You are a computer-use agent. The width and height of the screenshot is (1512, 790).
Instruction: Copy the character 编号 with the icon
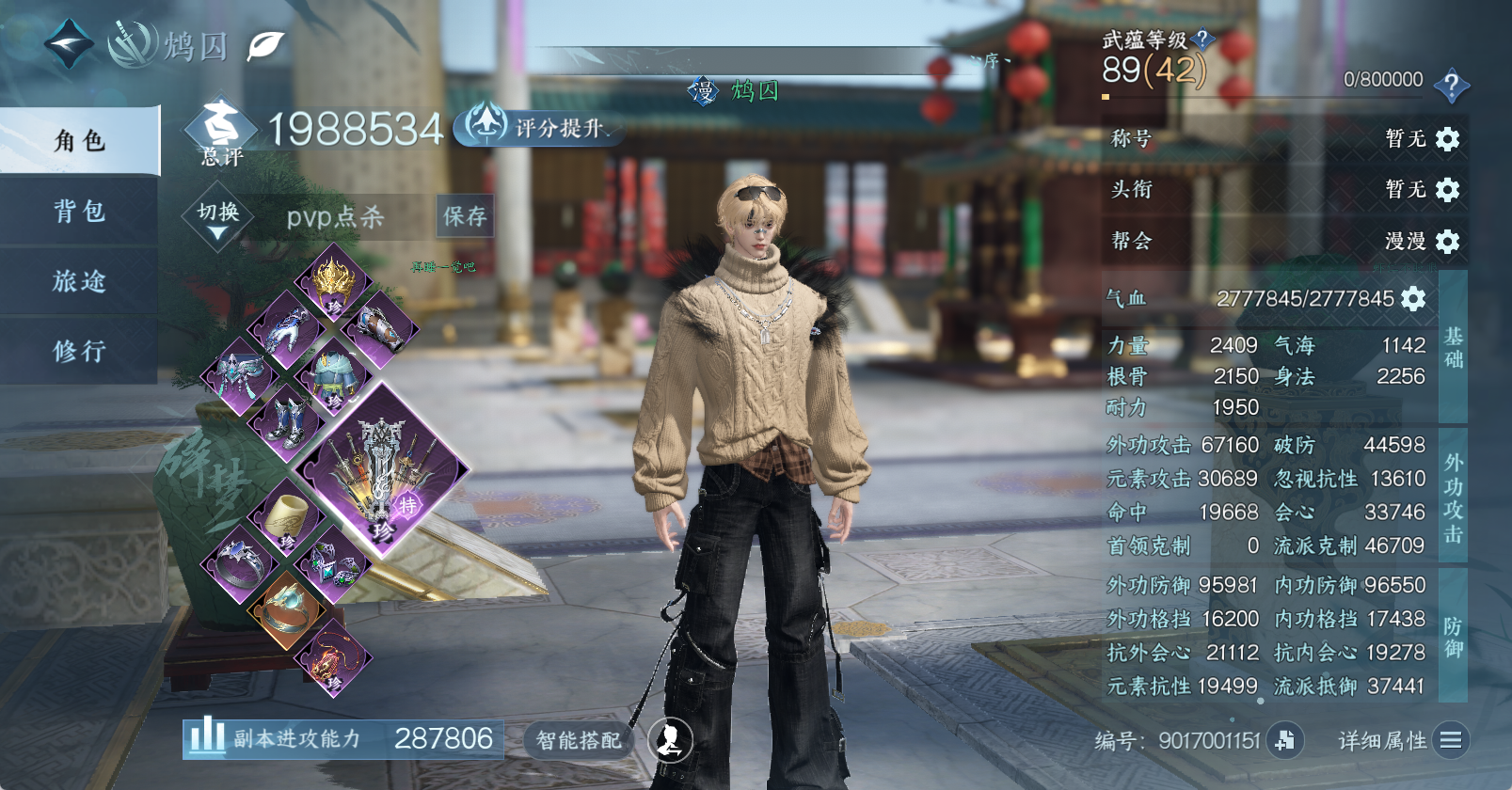point(1284,740)
